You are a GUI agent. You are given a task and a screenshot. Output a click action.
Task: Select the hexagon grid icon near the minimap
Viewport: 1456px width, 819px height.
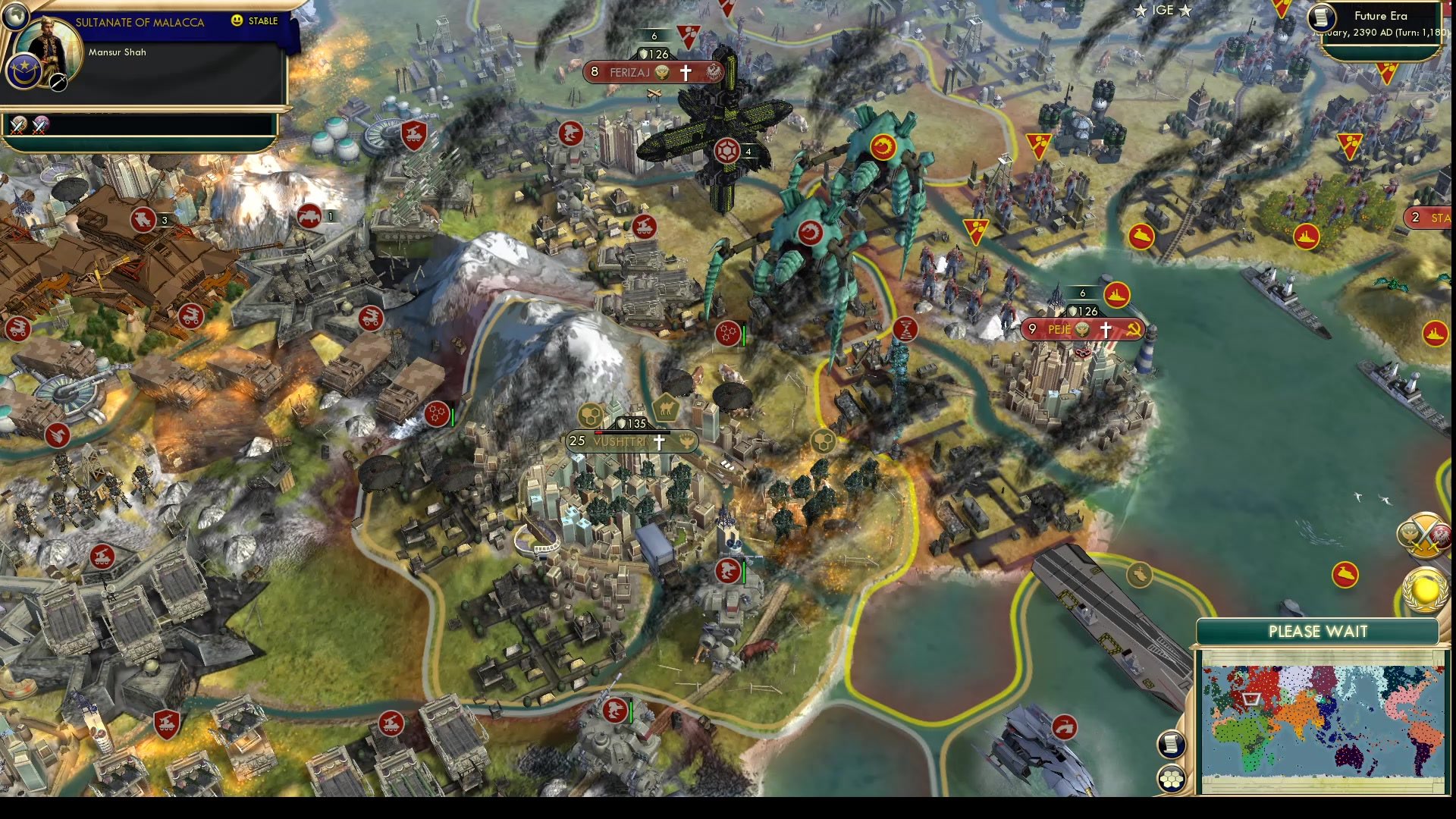pos(1171,778)
